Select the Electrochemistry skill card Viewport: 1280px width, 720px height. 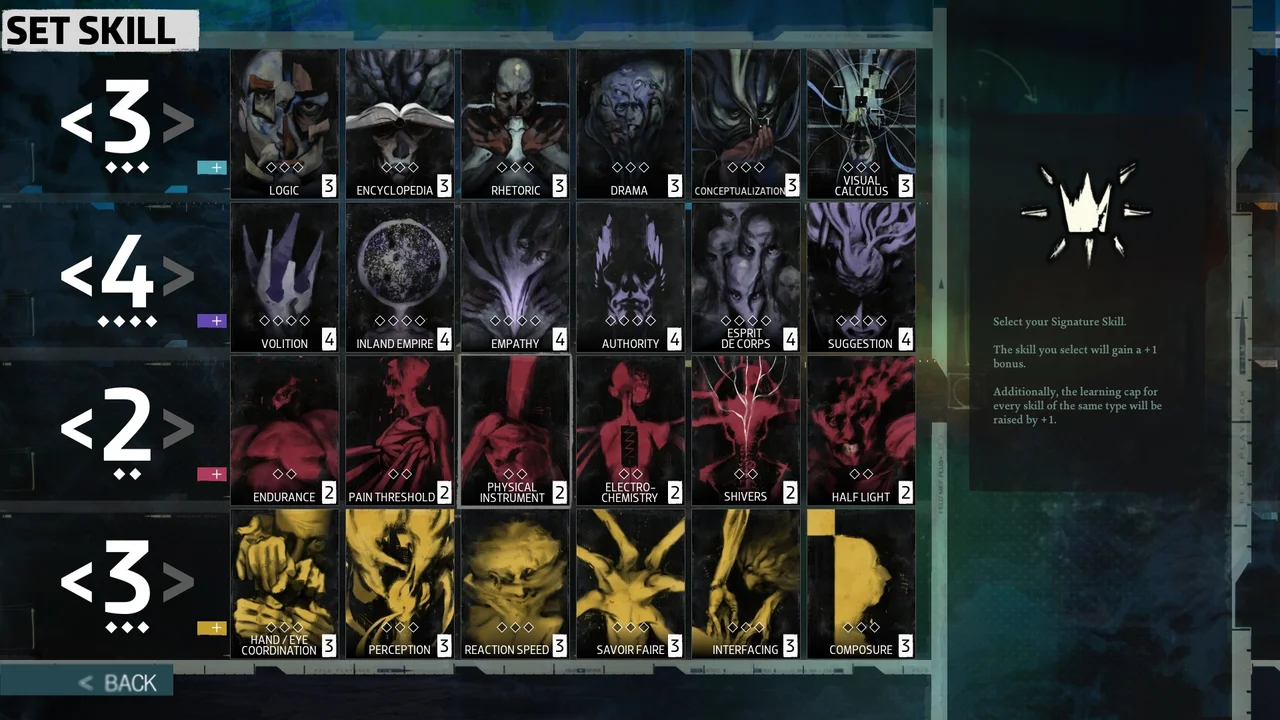[x=629, y=430]
